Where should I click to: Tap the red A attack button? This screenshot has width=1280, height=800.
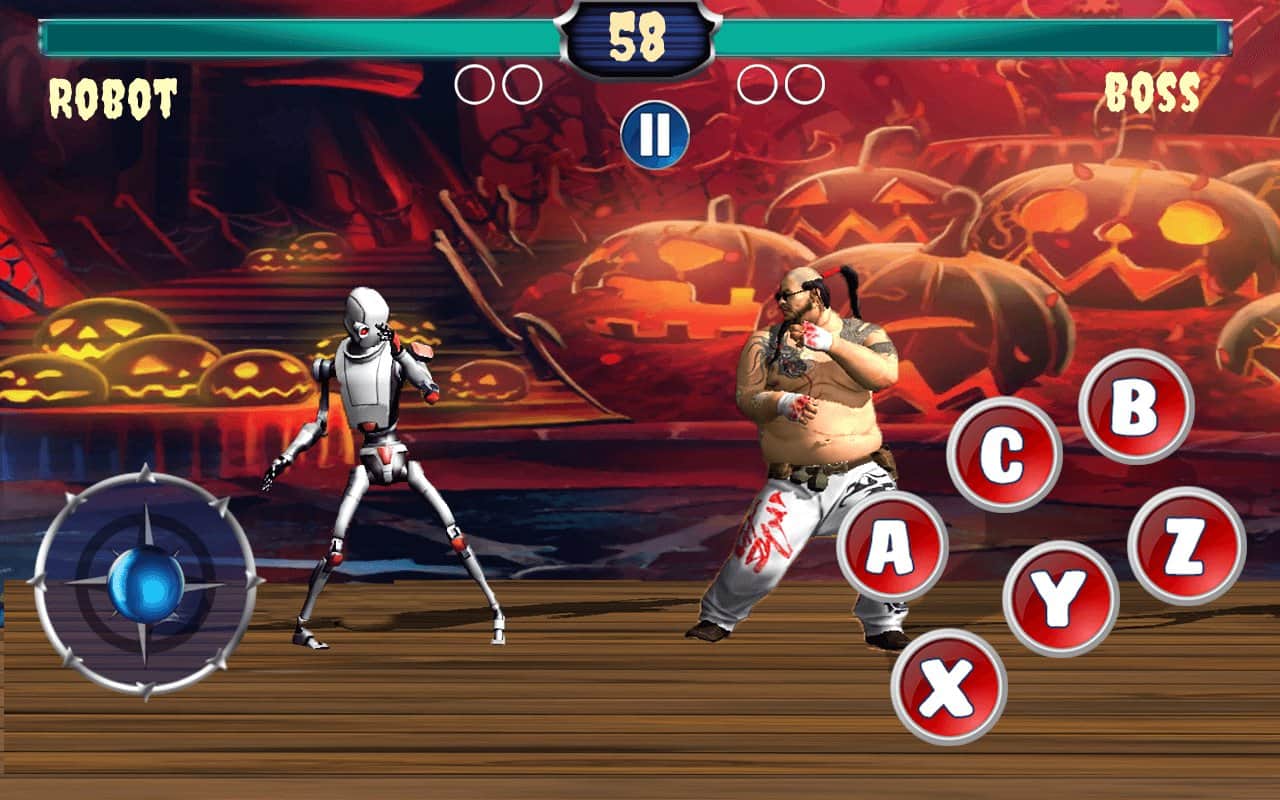click(x=892, y=547)
